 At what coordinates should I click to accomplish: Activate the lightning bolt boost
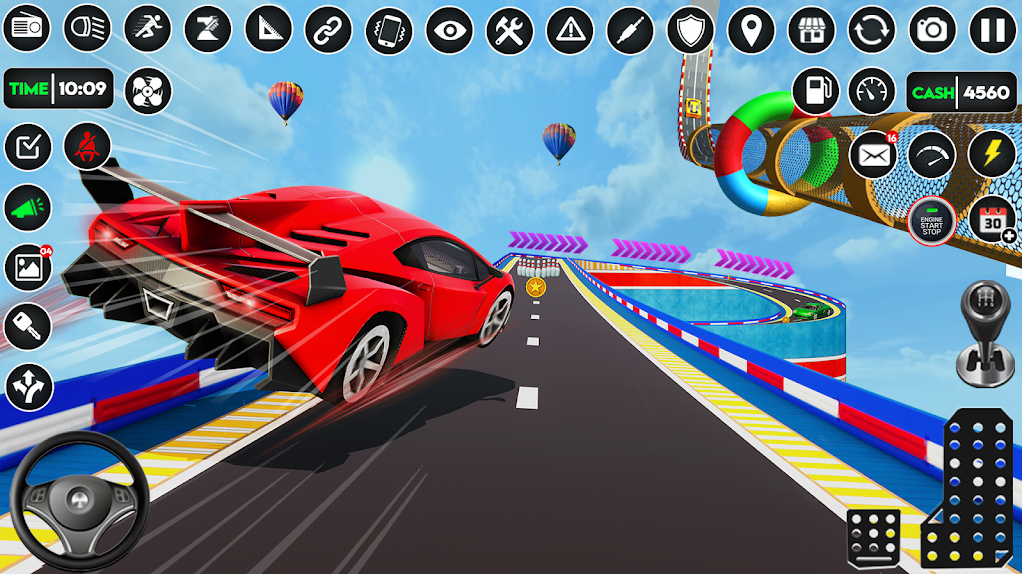pos(991,155)
